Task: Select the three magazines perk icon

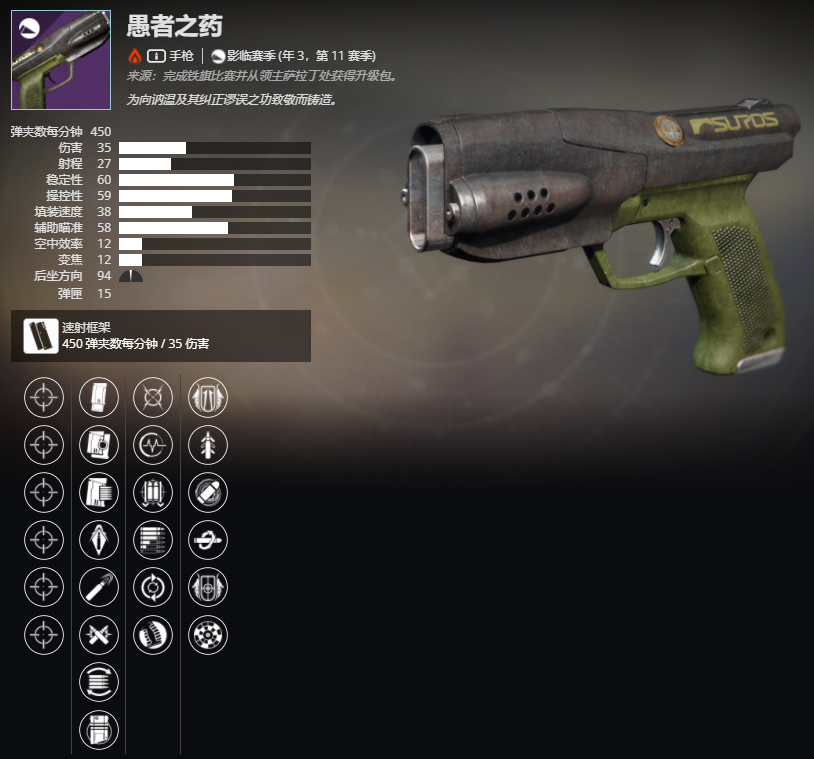Action: coord(153,492)
